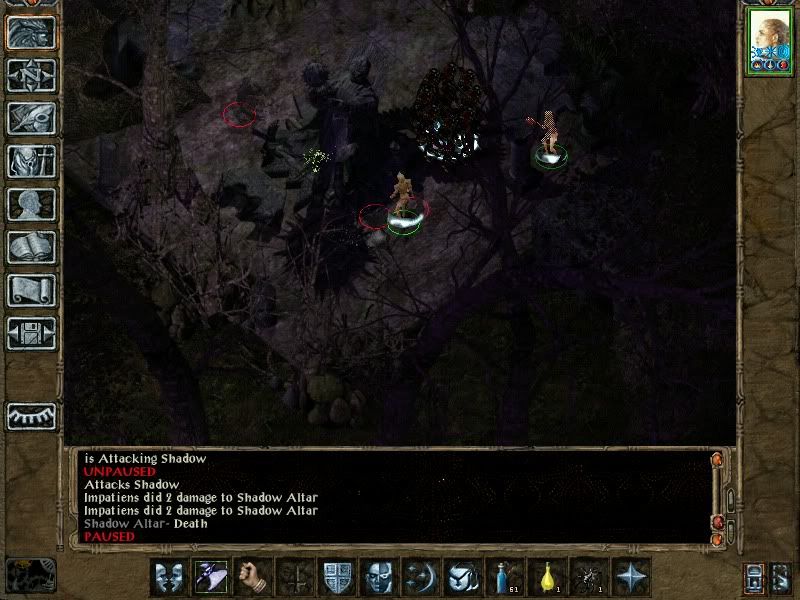Select the bare fist weapon slot
Screen dimensions: 800x600
(252, 577)
